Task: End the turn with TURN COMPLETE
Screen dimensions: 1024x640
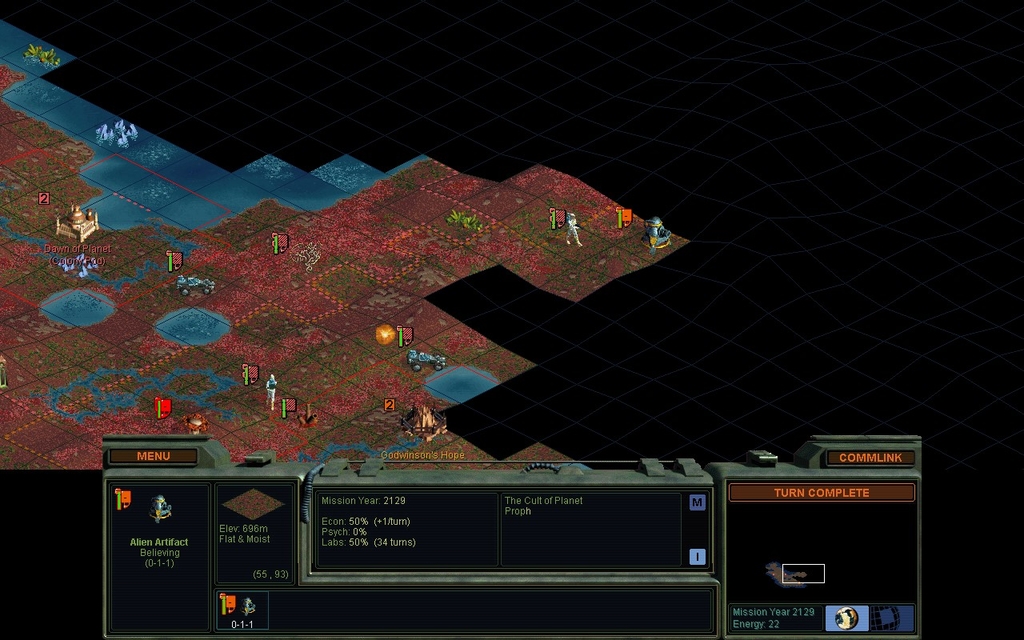Action: click(x=821, y=493)
